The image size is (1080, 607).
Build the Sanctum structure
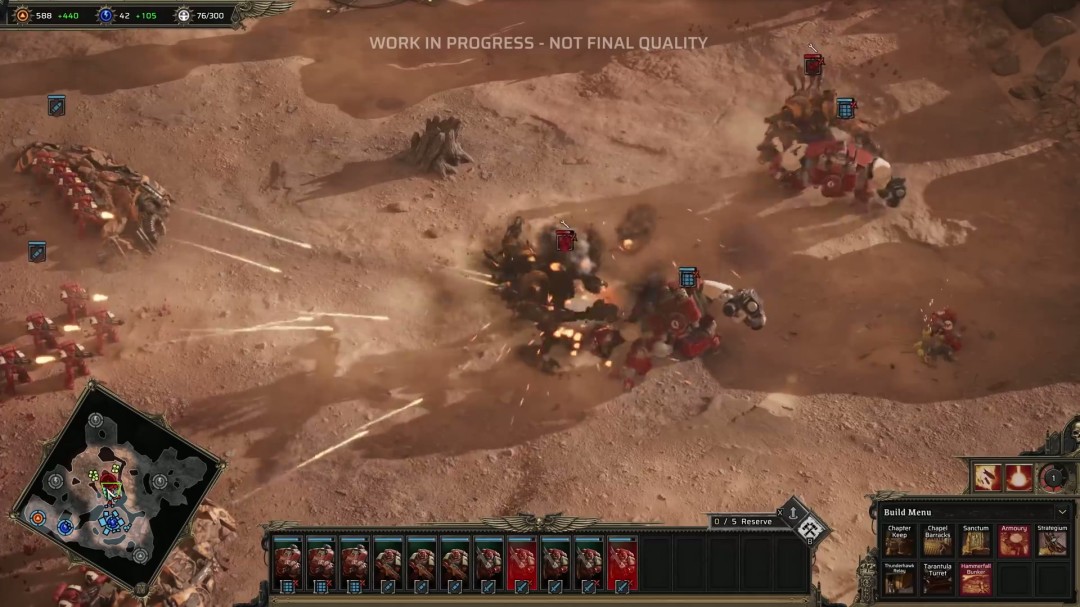975,541
